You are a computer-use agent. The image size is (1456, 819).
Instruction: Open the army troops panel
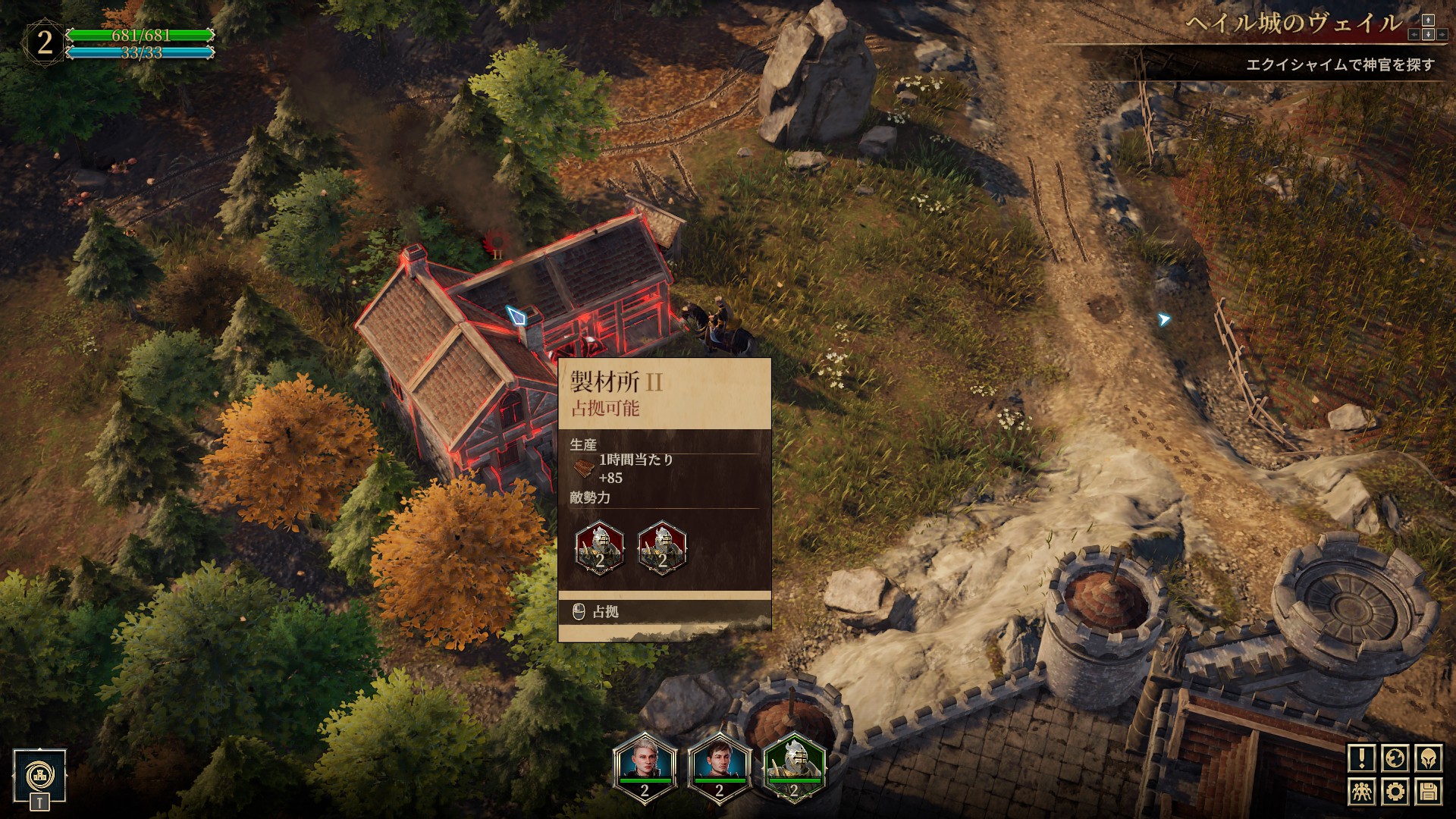1362,792
